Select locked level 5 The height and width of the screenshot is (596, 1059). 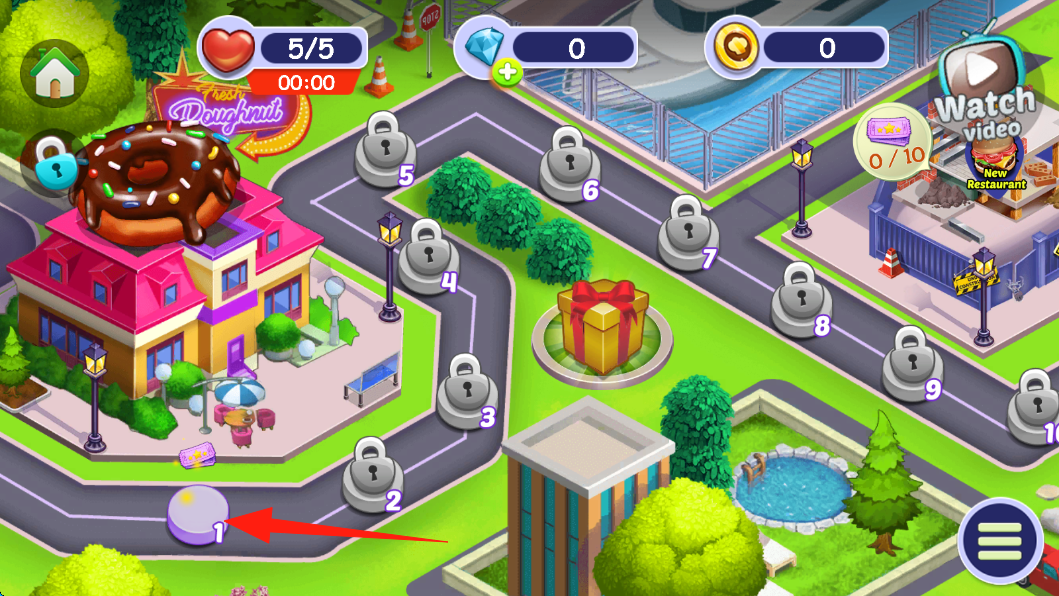[384, 149]
